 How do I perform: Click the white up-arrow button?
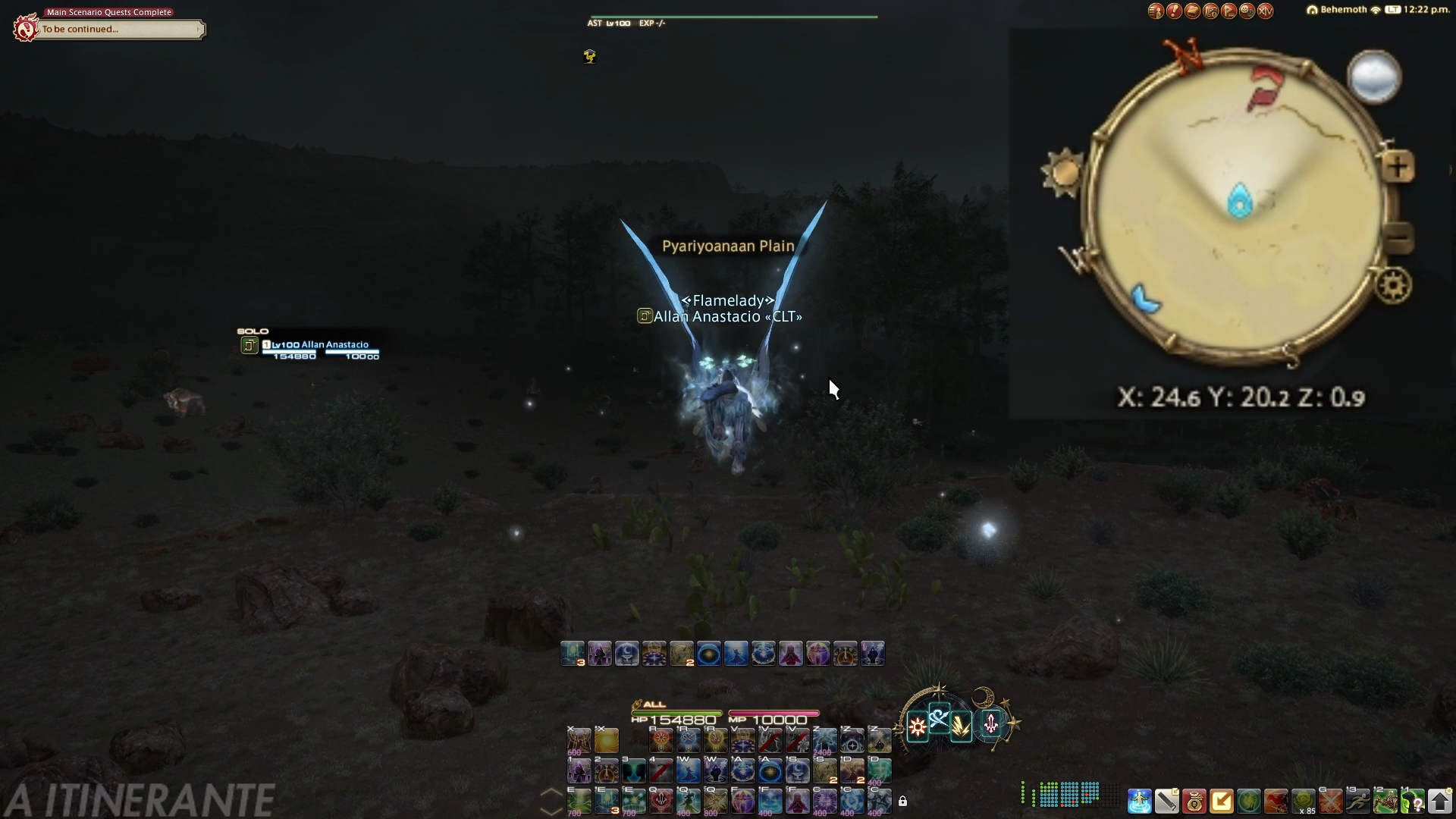(1439, 801)
